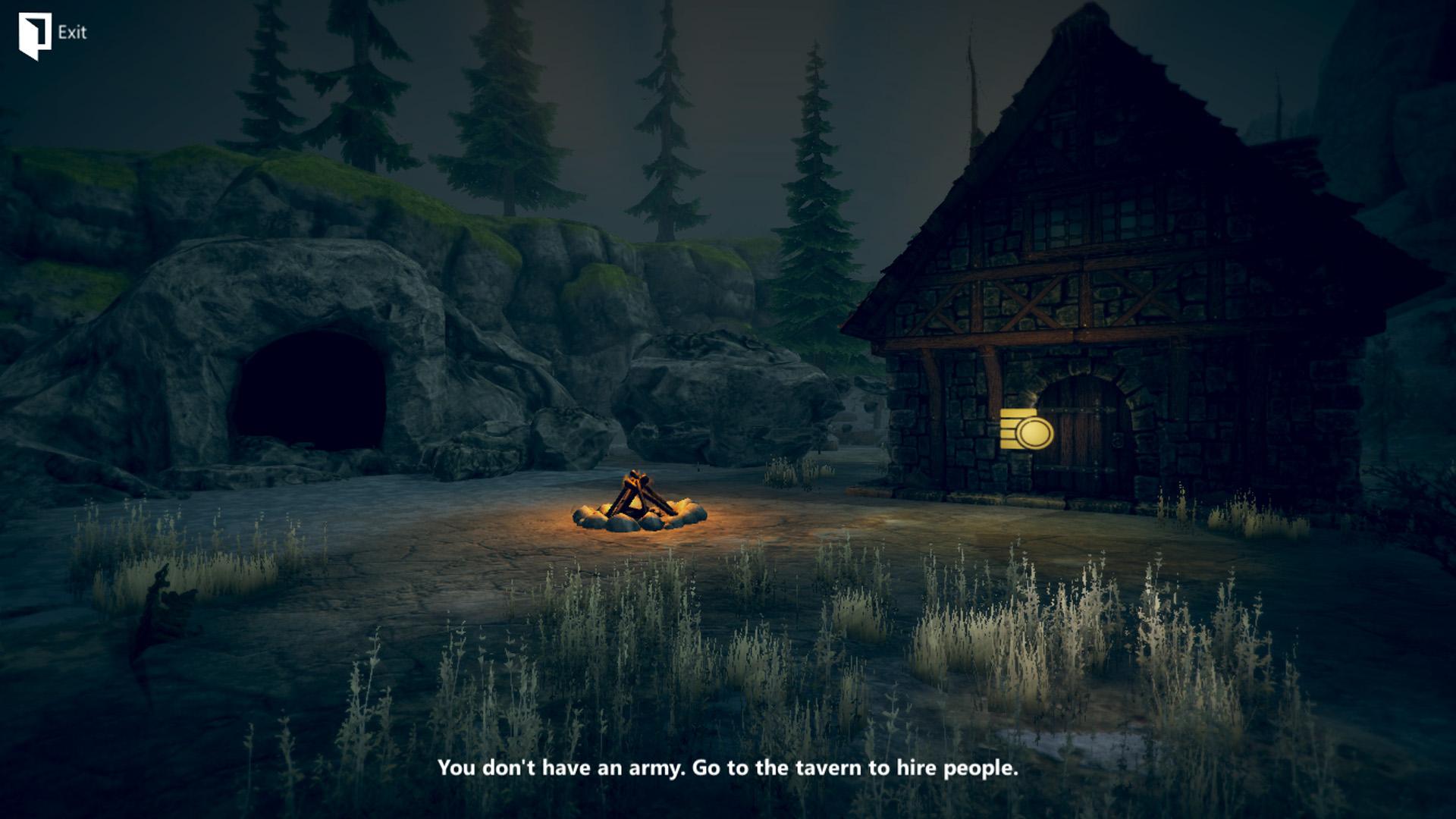The width and height of the screenshot is (1456, 819).
Task: Click the arched wooden tavern door
Action: 1084,440
